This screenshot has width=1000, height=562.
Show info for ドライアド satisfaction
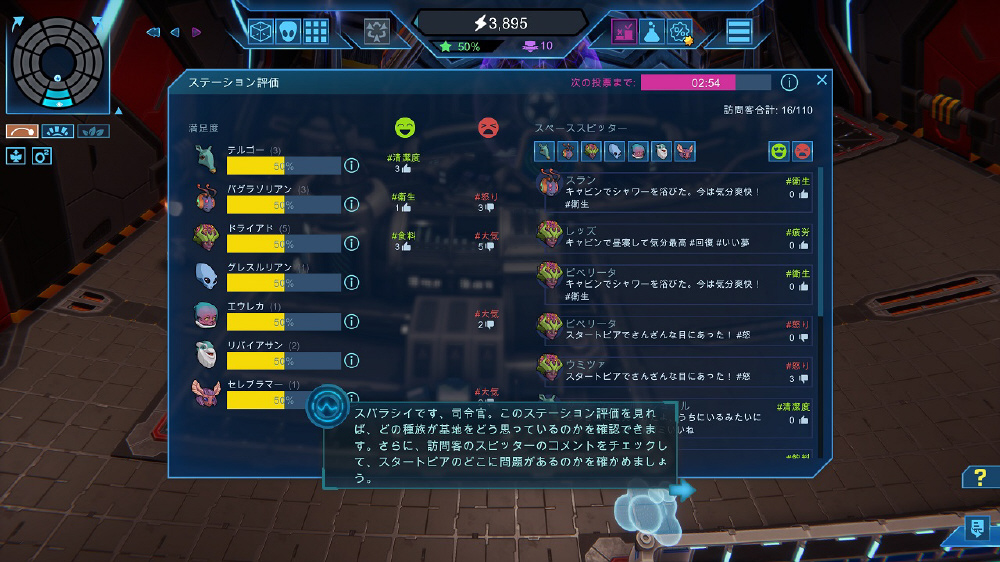point(352,244)
